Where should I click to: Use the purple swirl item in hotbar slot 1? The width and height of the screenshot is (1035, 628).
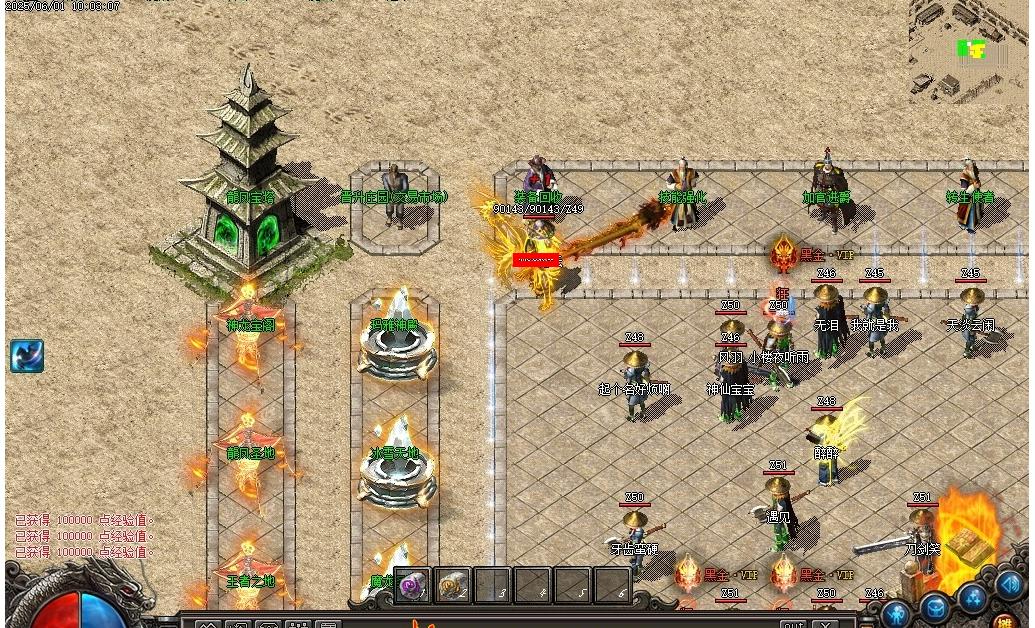click(x=412, y=586)
